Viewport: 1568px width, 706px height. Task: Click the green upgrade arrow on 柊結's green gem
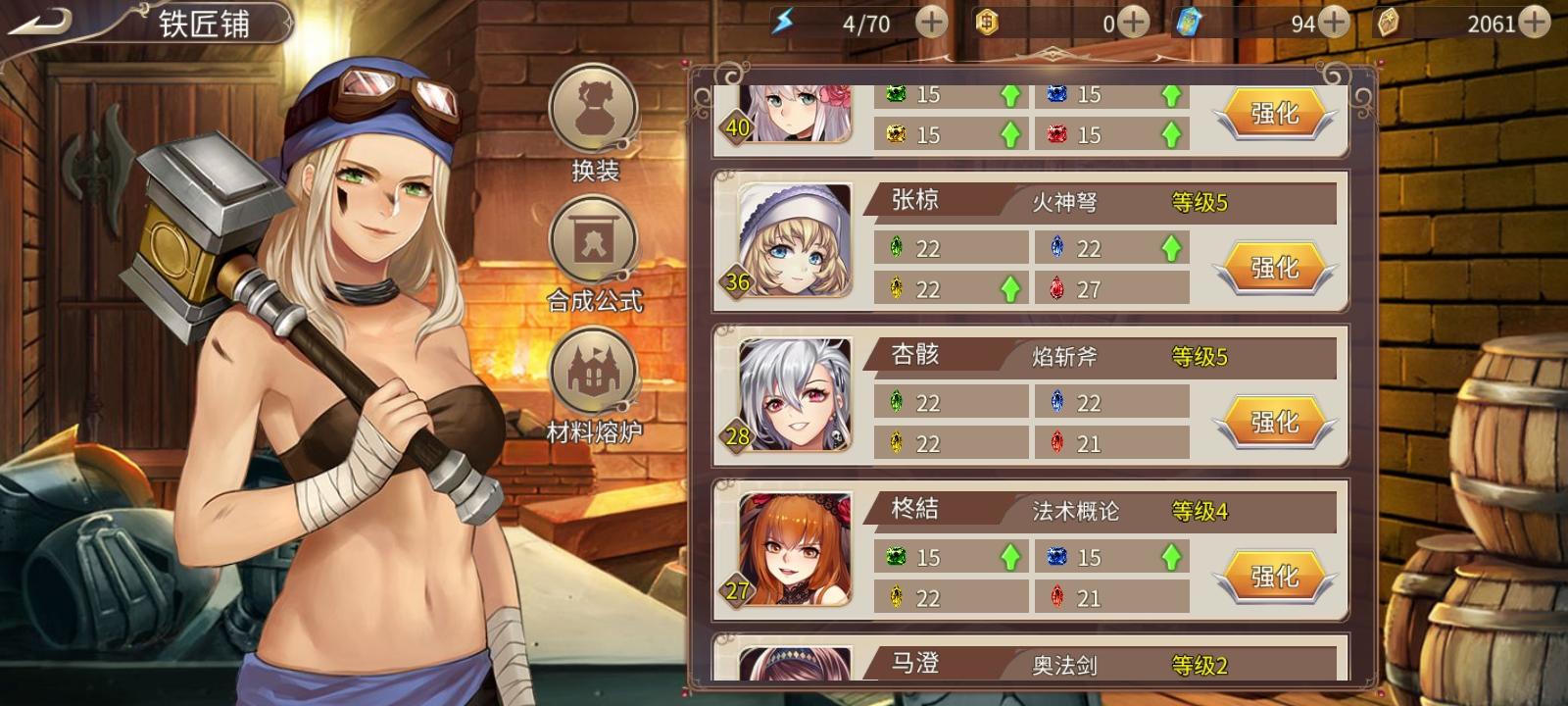click(1012, 556)
